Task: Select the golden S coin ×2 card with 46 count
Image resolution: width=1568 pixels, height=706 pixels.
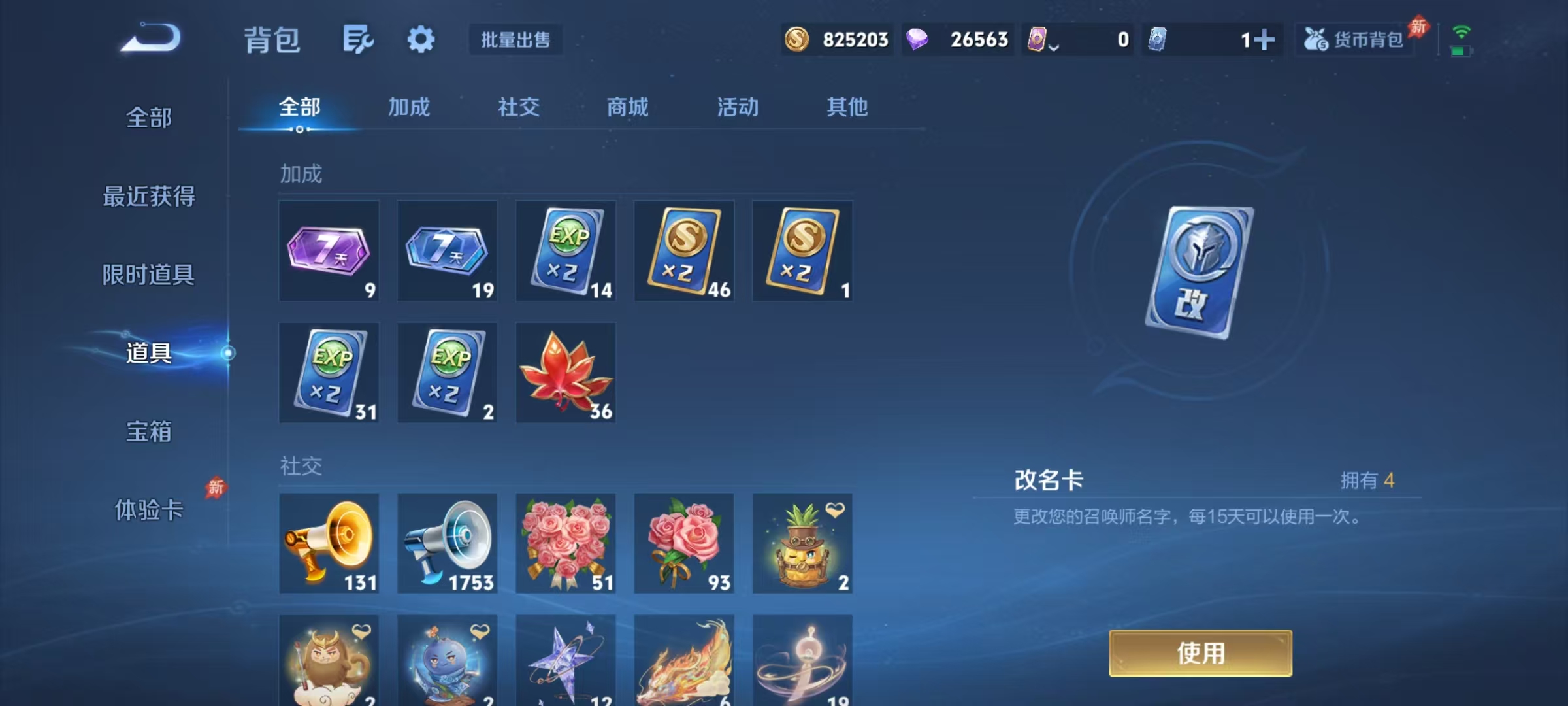Action: click(684, 250)
